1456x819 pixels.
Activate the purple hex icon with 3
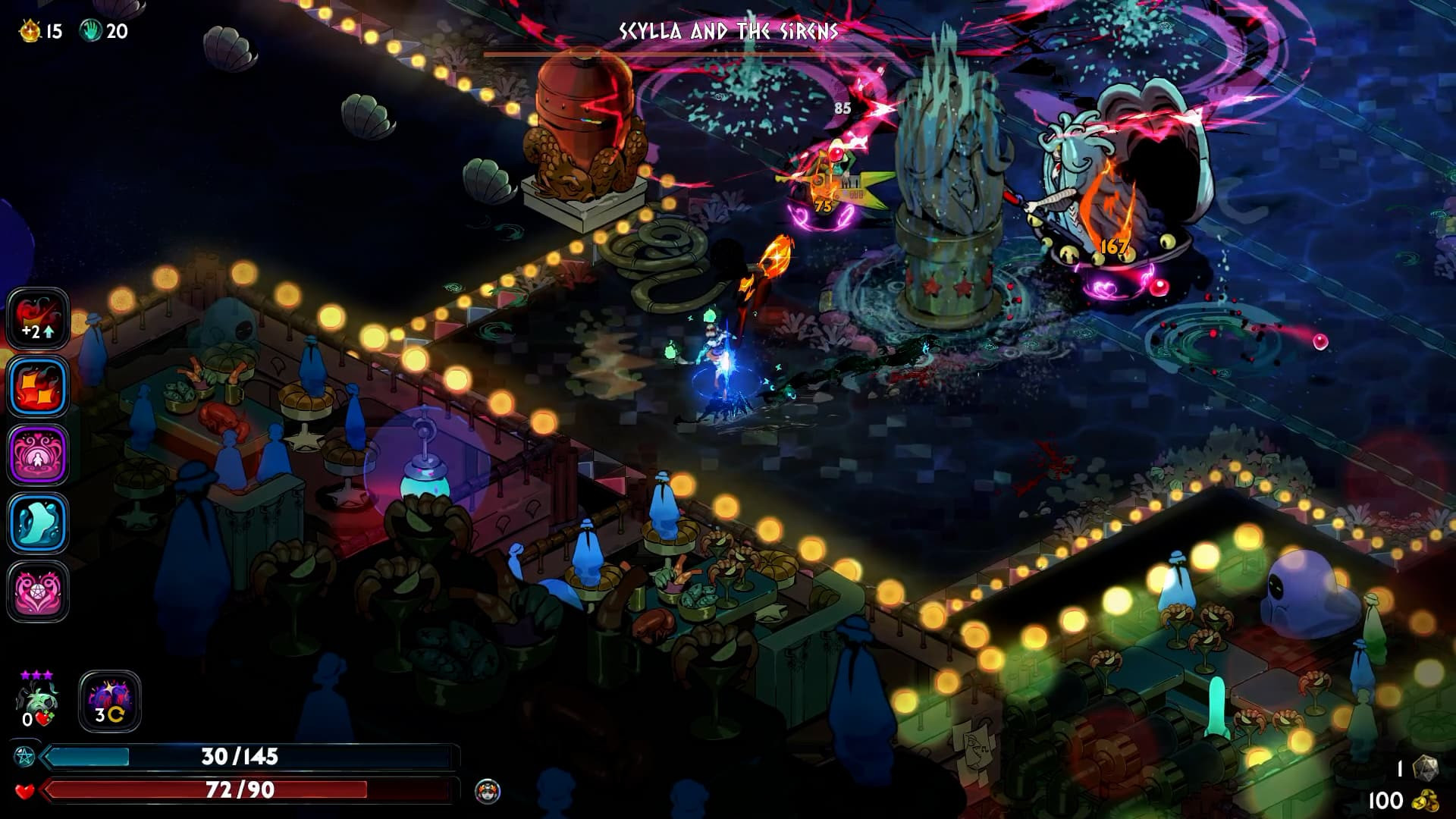coord(110,701)
